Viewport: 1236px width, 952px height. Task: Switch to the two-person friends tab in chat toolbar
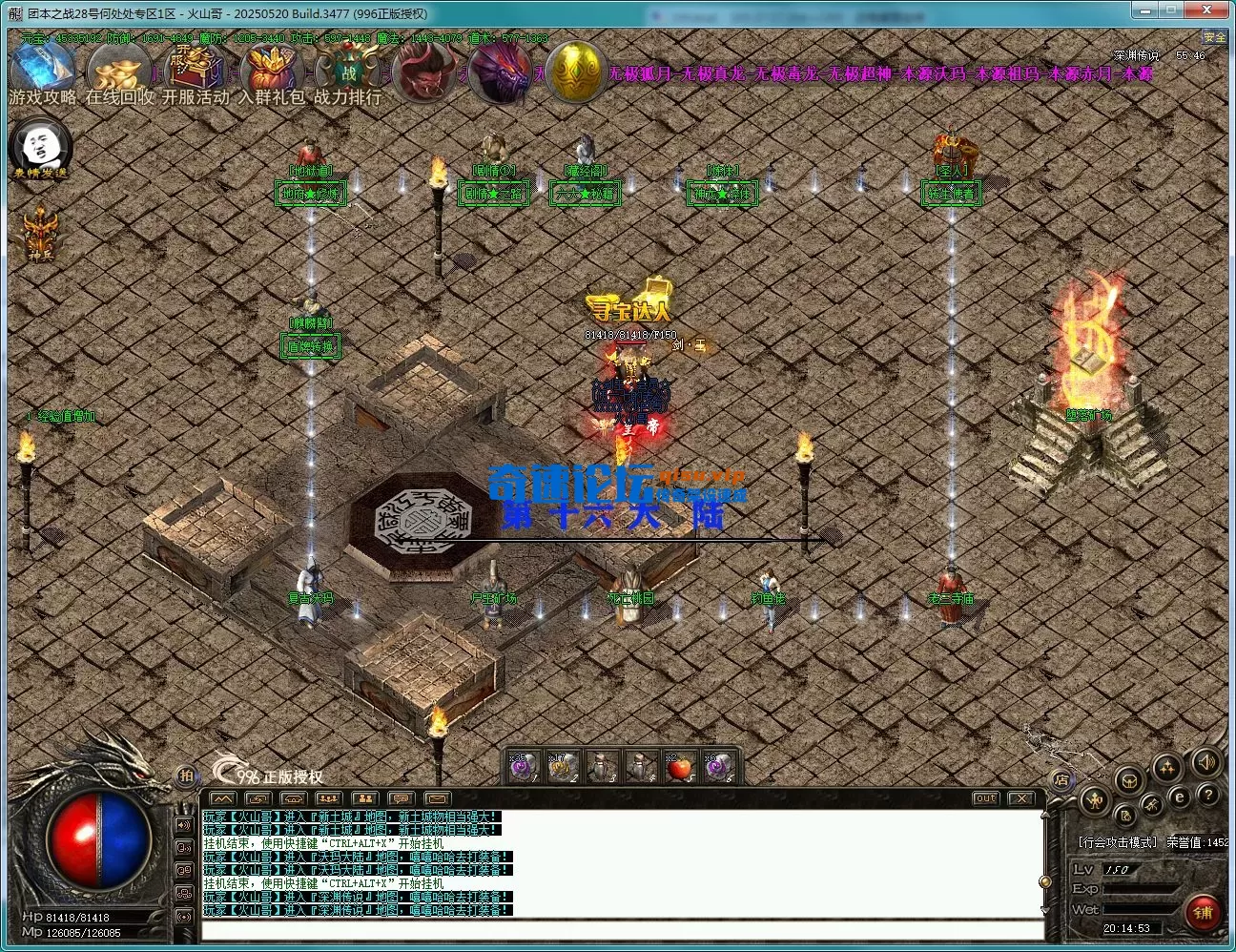click(366, 799)
